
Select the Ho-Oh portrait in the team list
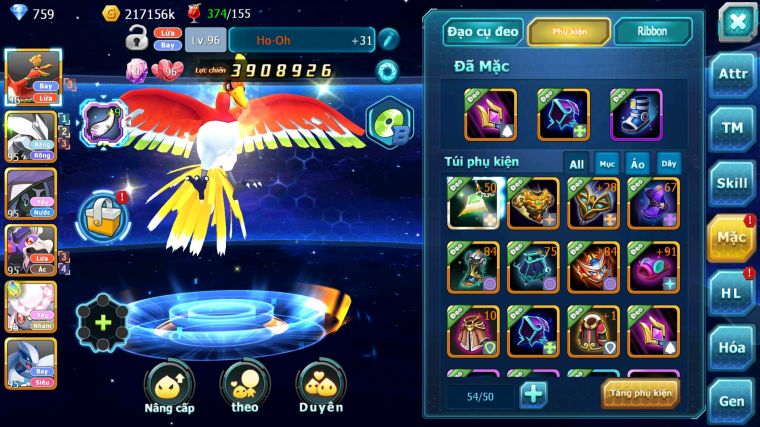point(30,76)
